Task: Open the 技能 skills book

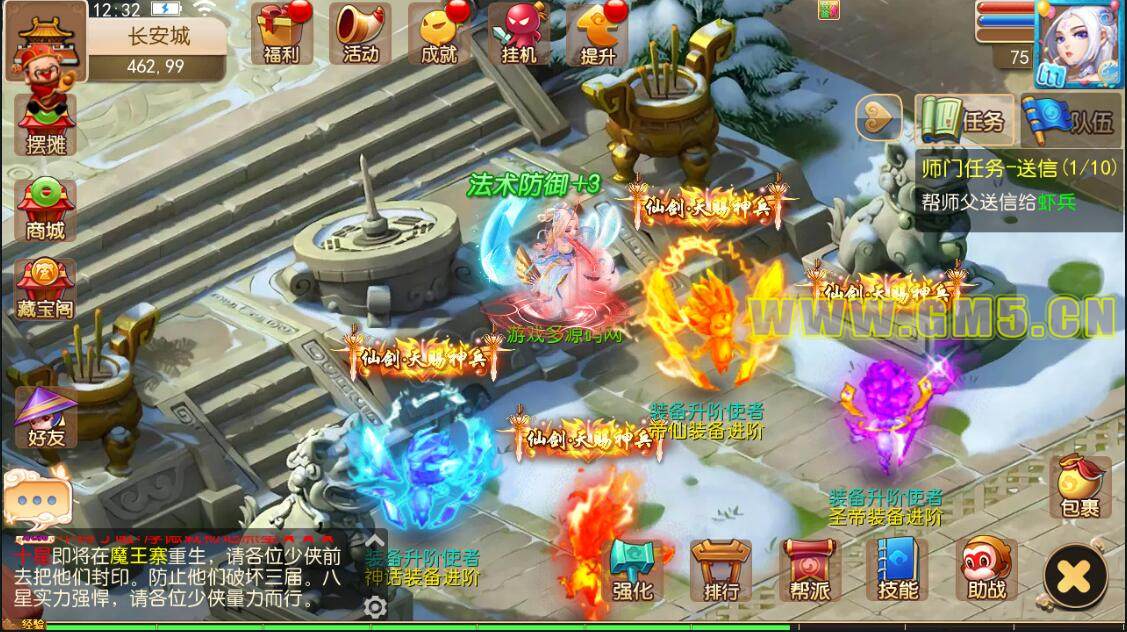Action: 897,571
